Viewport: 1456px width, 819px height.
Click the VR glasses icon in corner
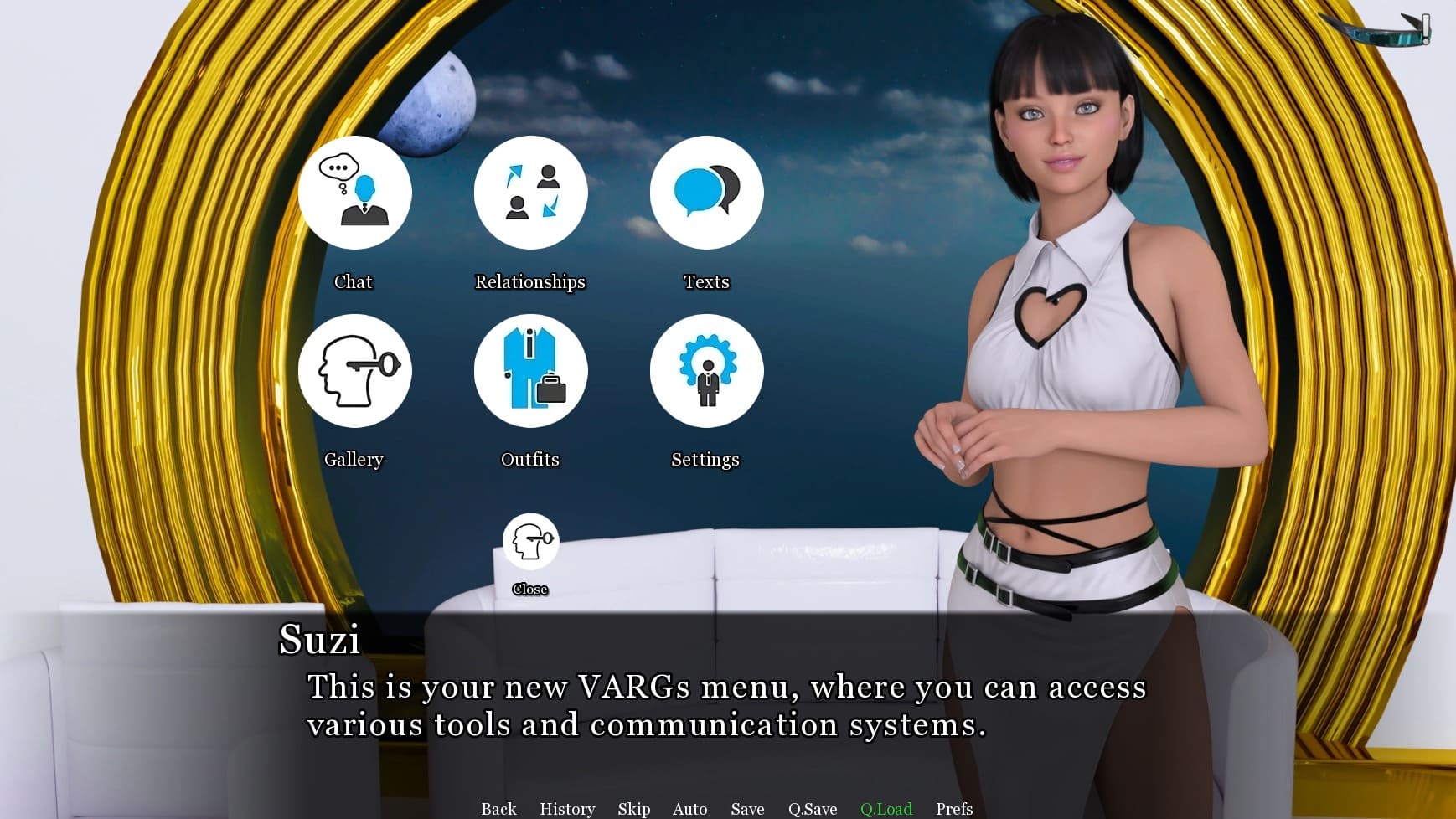click(x=1381, y=30)
